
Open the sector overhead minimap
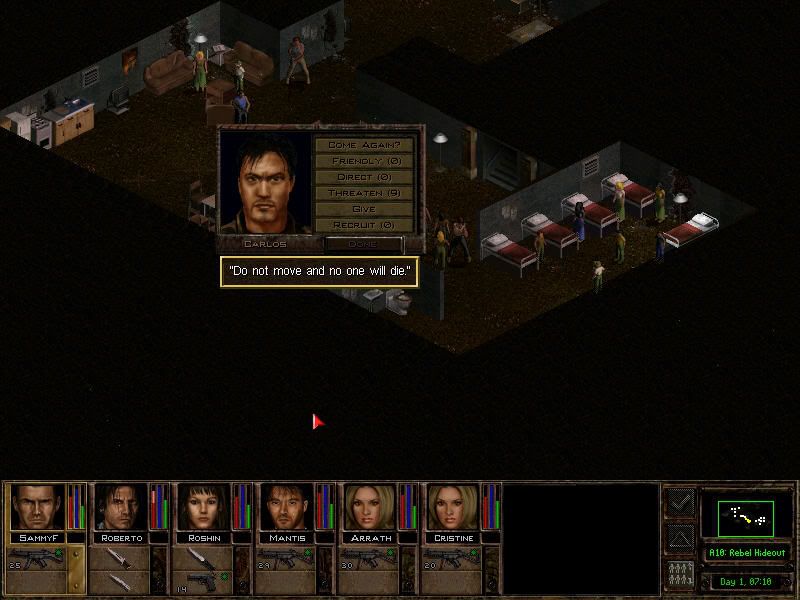pyautogui.click(x=746, y=516)
